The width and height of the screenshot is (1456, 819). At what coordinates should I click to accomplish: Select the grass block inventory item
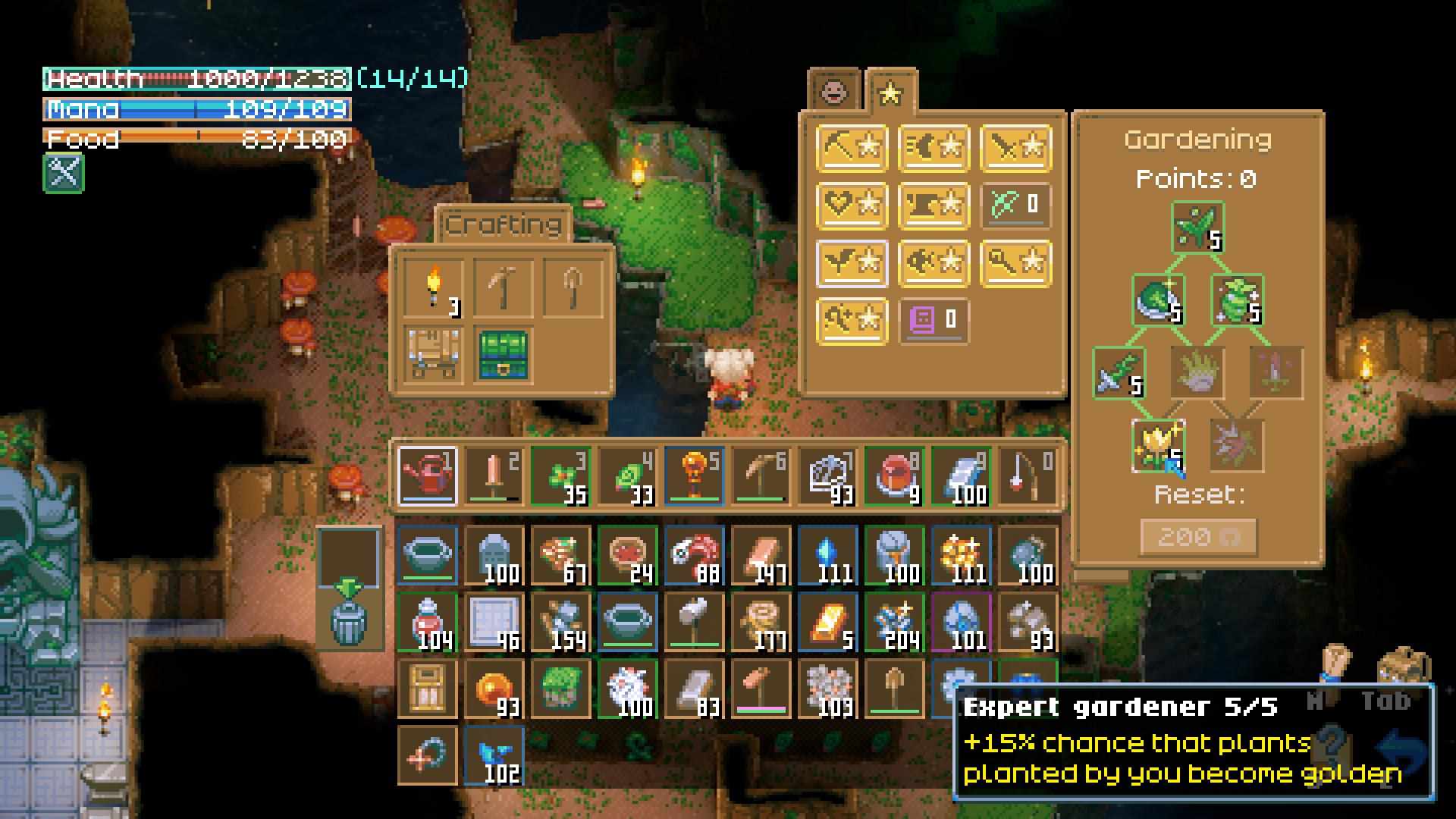tap(560, 689)
